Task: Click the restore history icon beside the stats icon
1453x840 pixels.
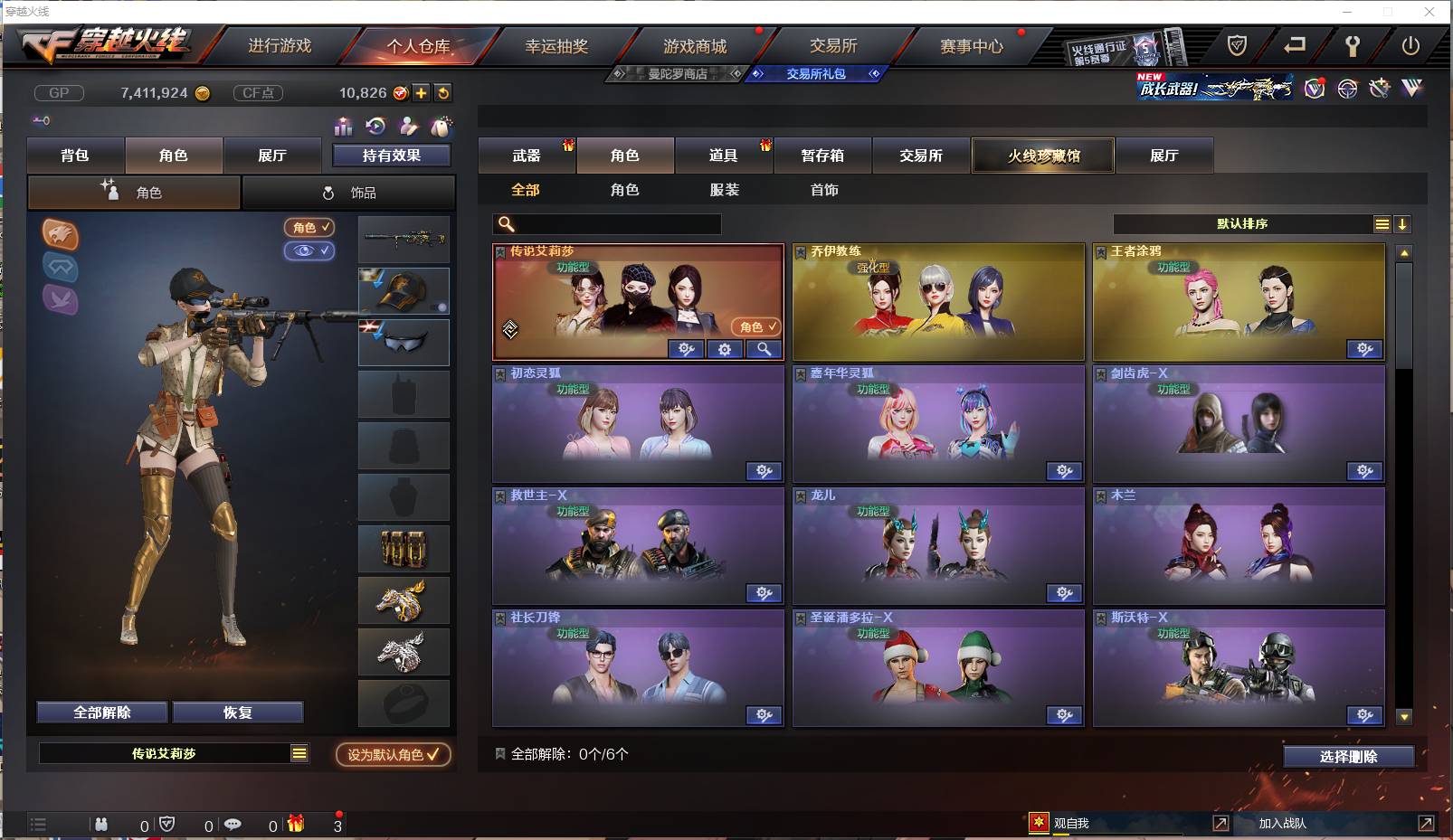Action: (375, 127)
